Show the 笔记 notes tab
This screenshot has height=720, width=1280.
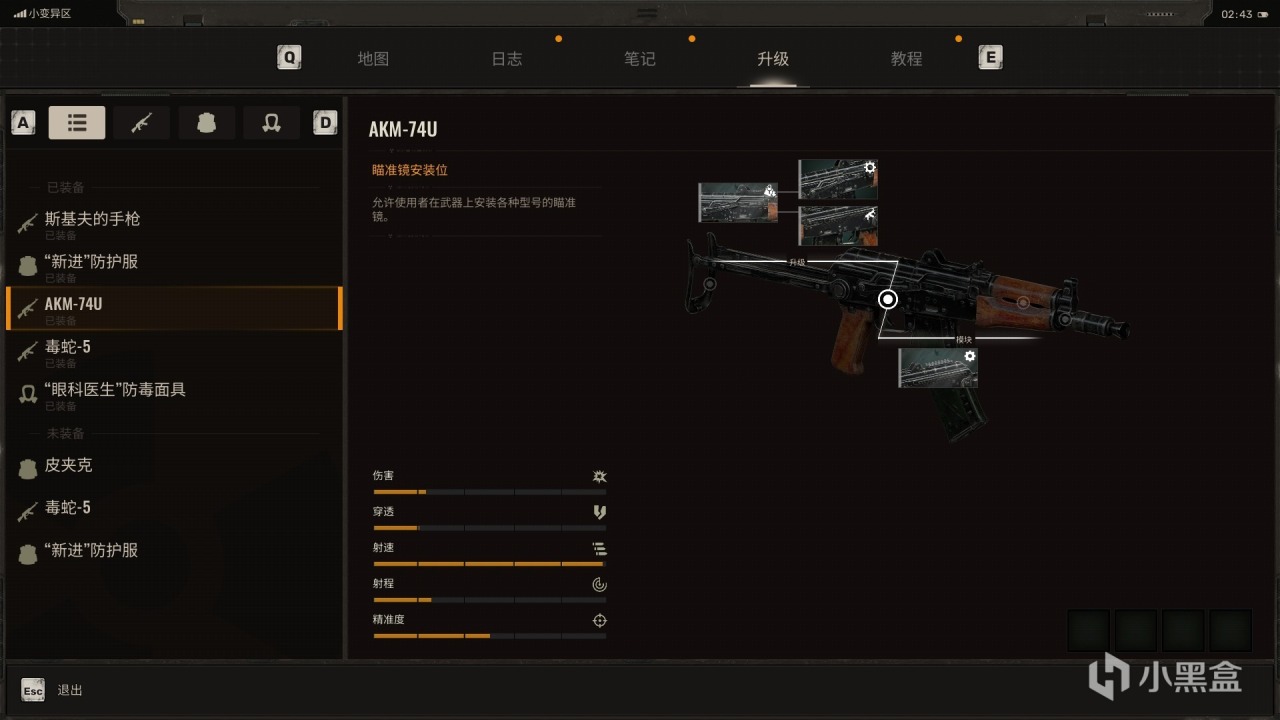pos(640,59)
